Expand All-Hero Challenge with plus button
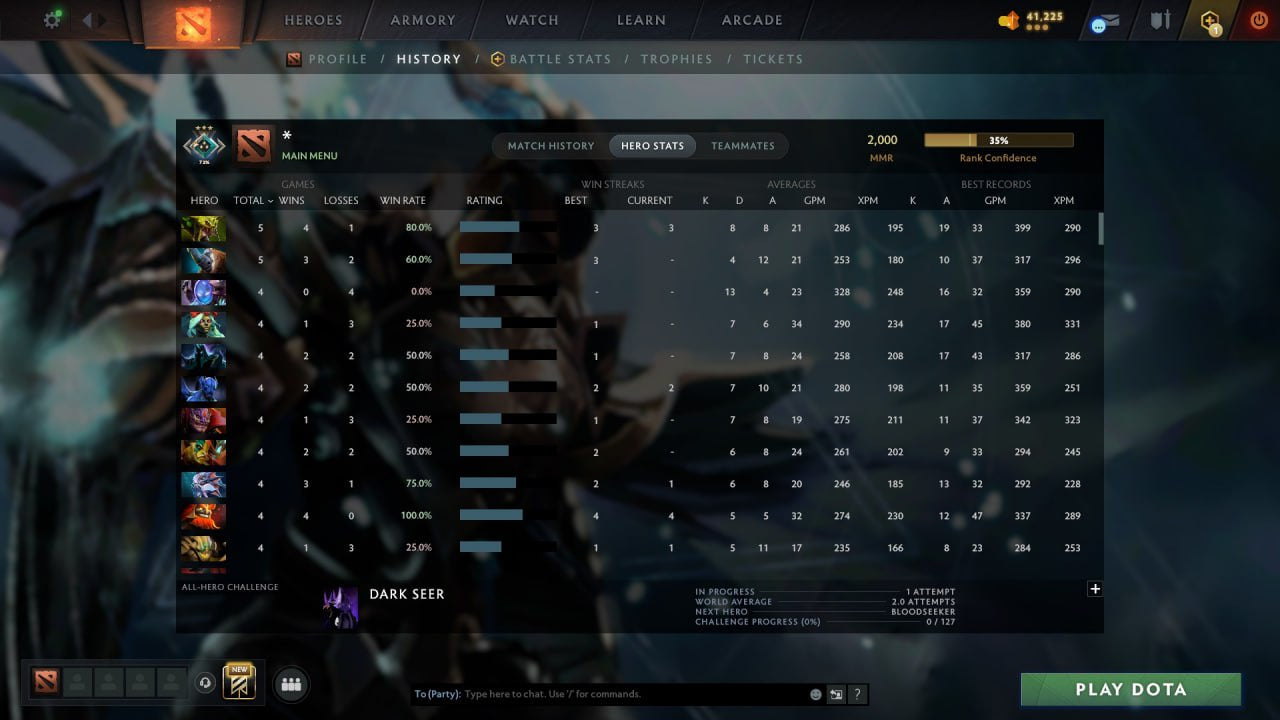 (x=1095, y=589)
